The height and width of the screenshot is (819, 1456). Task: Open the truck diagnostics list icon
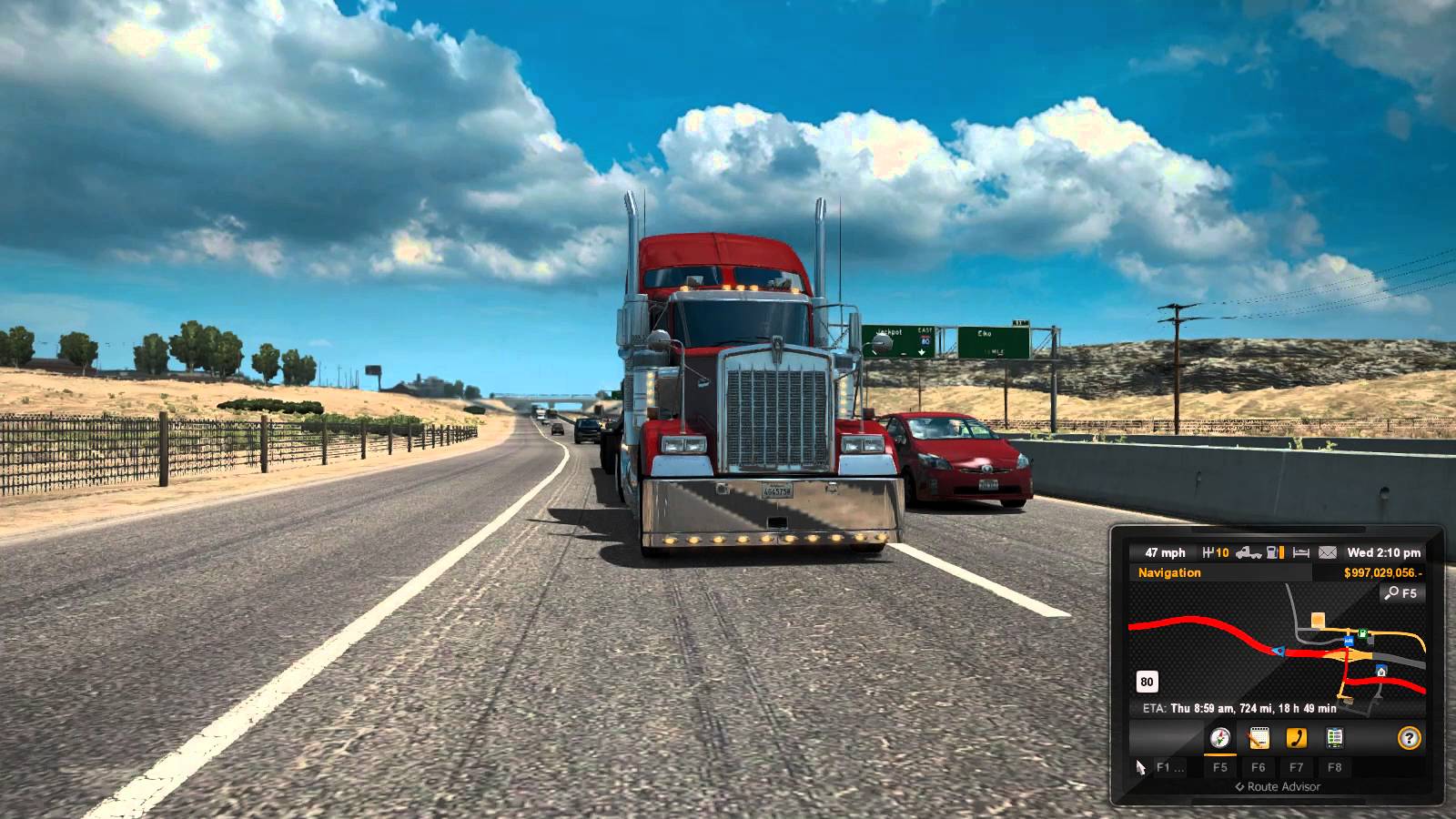click(x=1334, y=738)
